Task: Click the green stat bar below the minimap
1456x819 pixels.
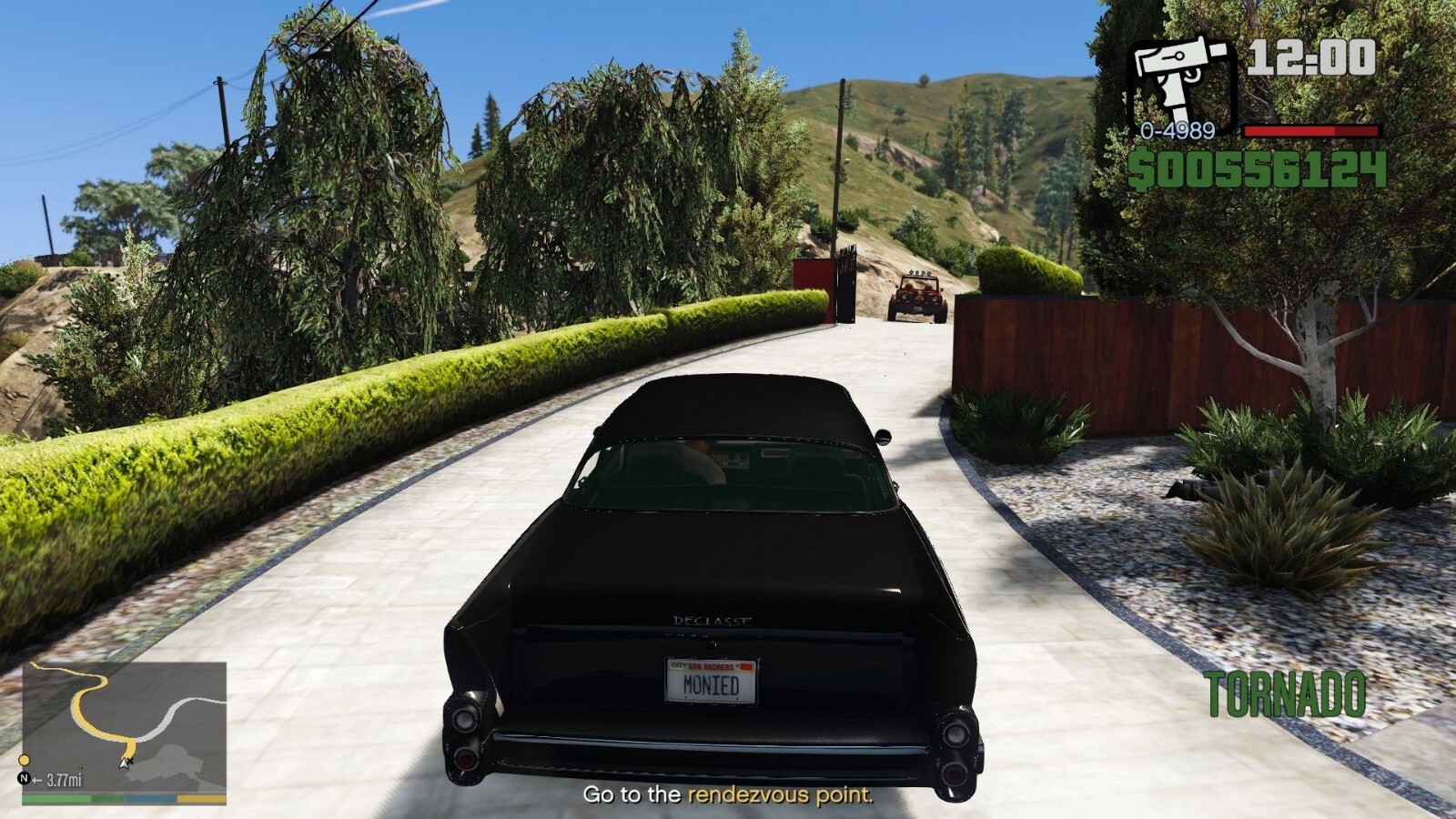Action: tap(55, 798)
